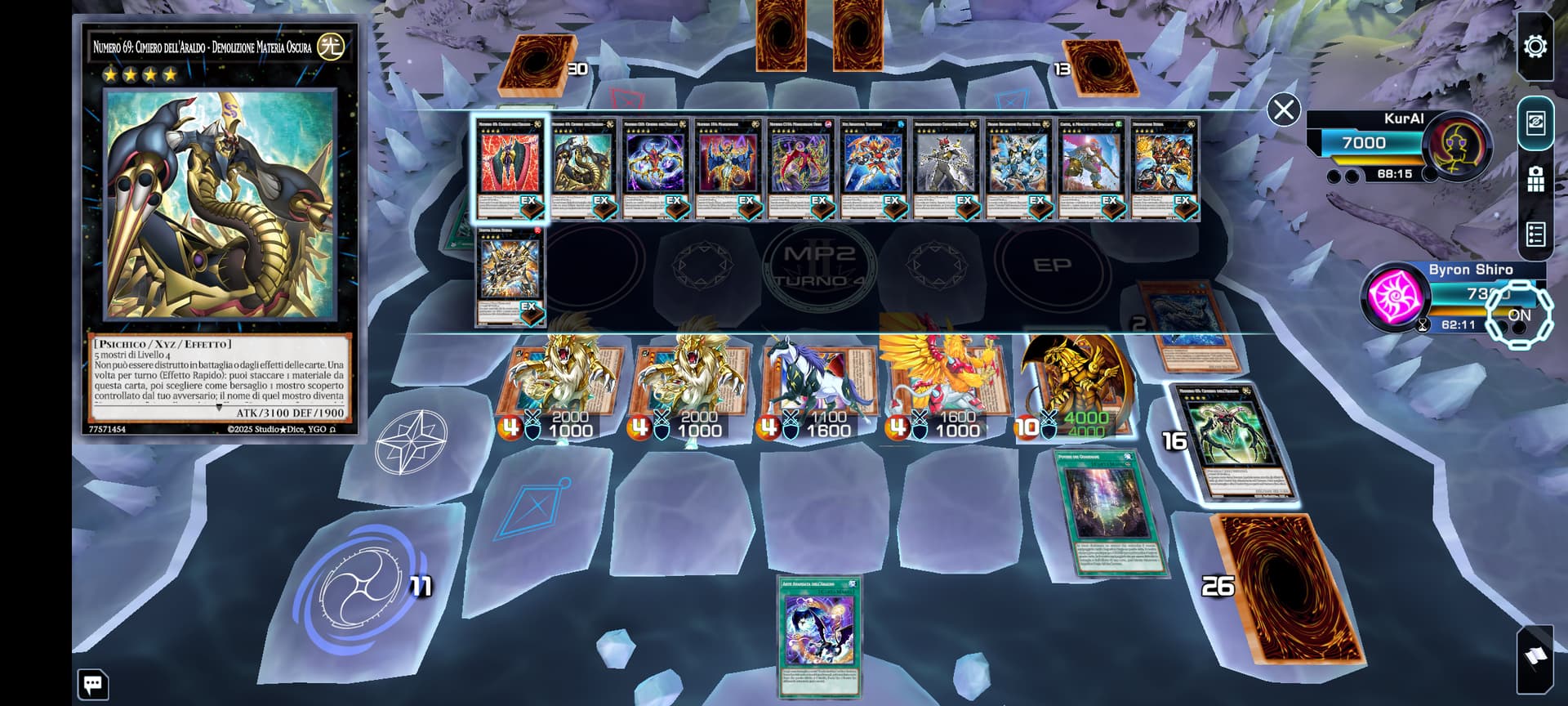
Task: Tap the surrender flag button
Action: click(1535, 657)
